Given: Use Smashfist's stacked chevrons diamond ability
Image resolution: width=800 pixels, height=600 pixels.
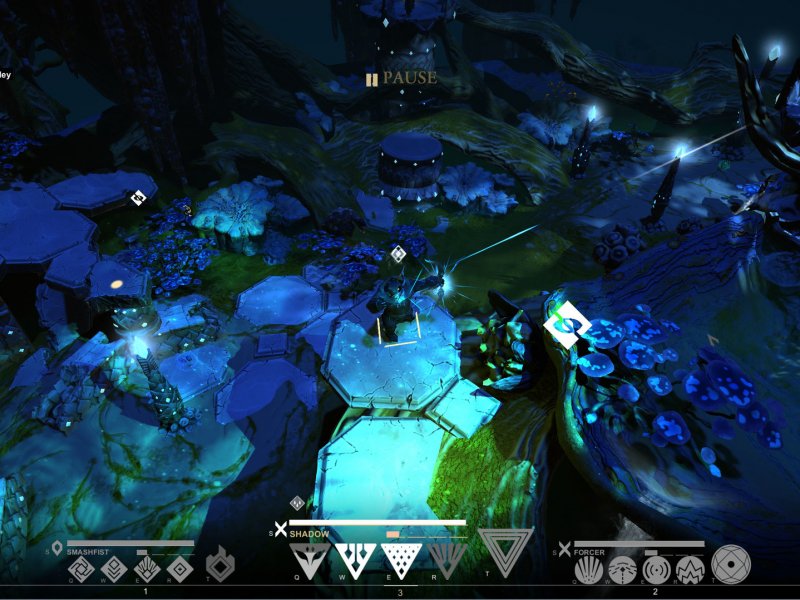Looking at the screenshot, I should 113,570.
